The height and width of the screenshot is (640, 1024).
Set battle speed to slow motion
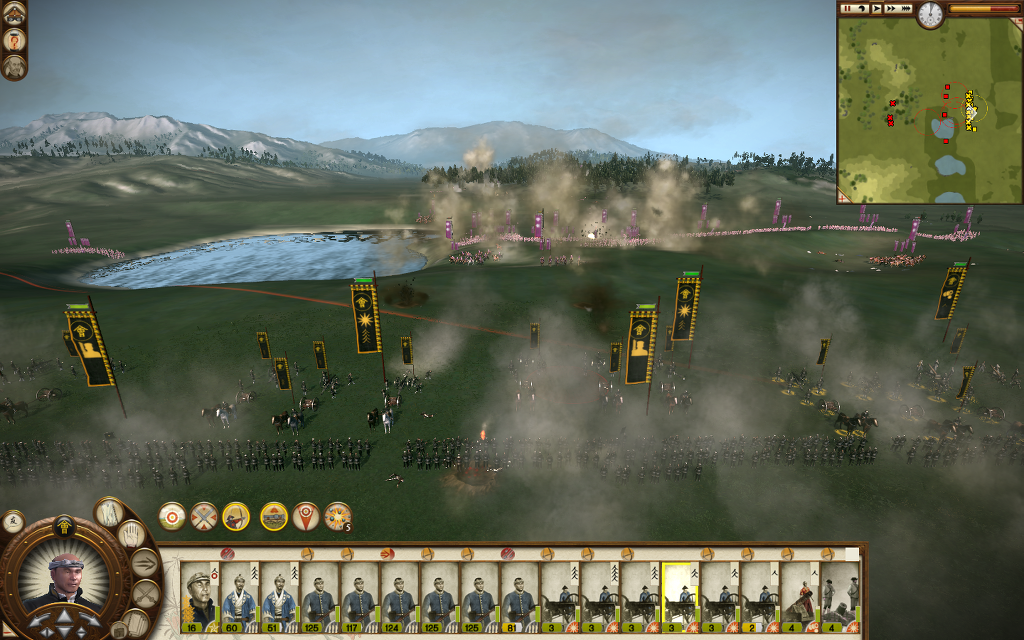(x=861, y=8)
